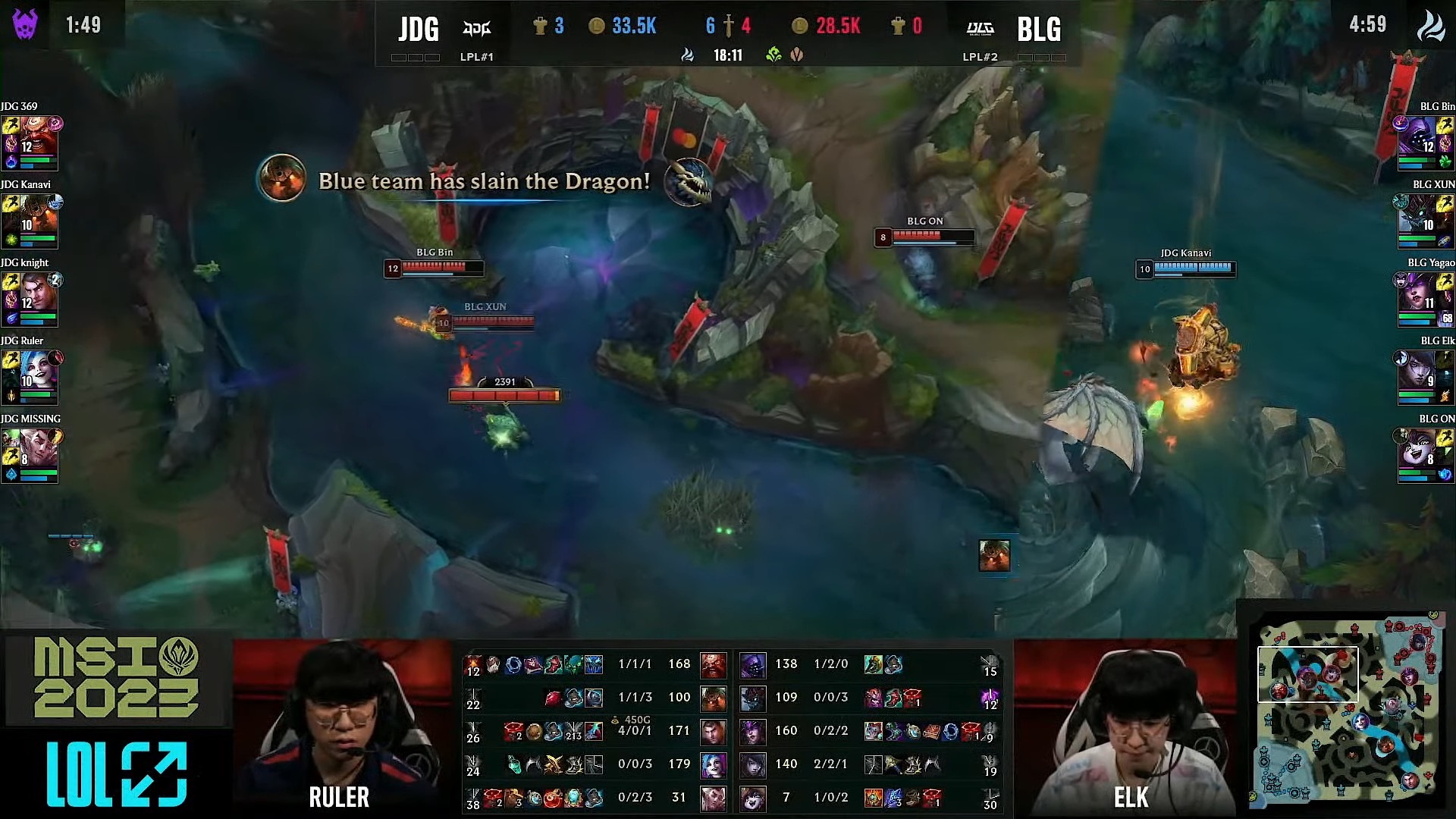Select the ocean drake icon beside the 18:11 timer
The width and height of the screenshot is (1456, 819).
click(x=688, y=54)
